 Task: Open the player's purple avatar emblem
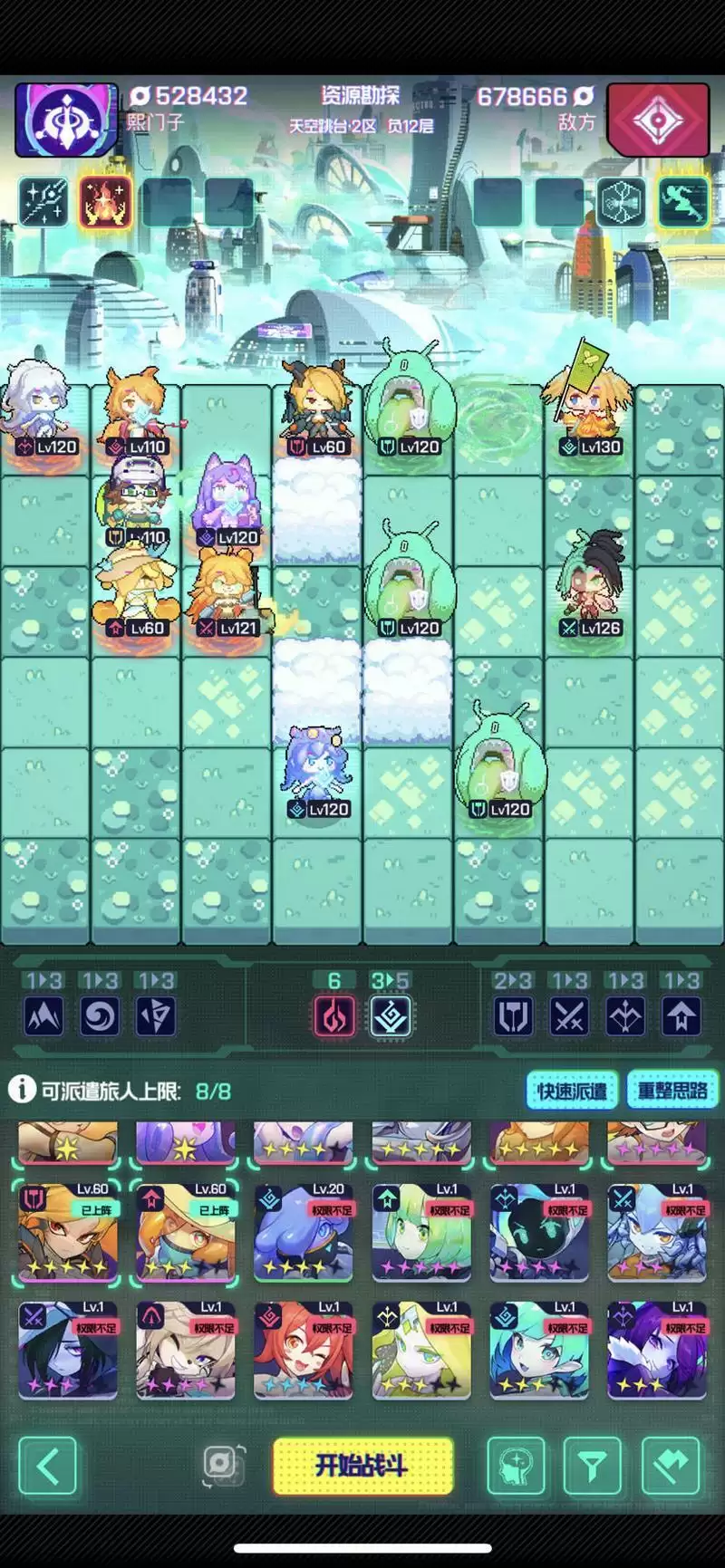pyautogui.click(x=66, y=120)
